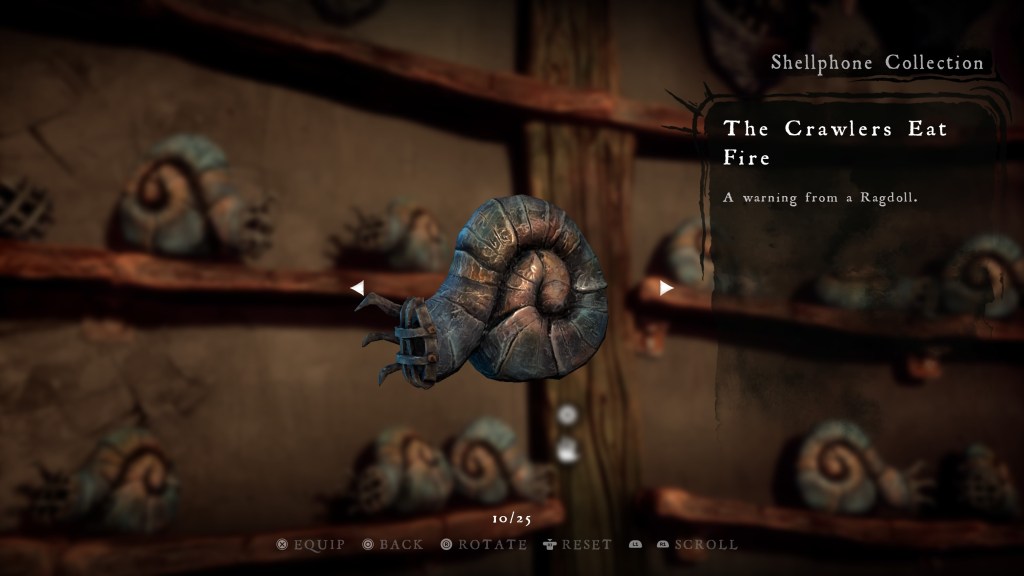This screenshot has width=1024, height=576.
Task: Show the previous shellphone with the left arrow
Action: (x=357, y=288)
